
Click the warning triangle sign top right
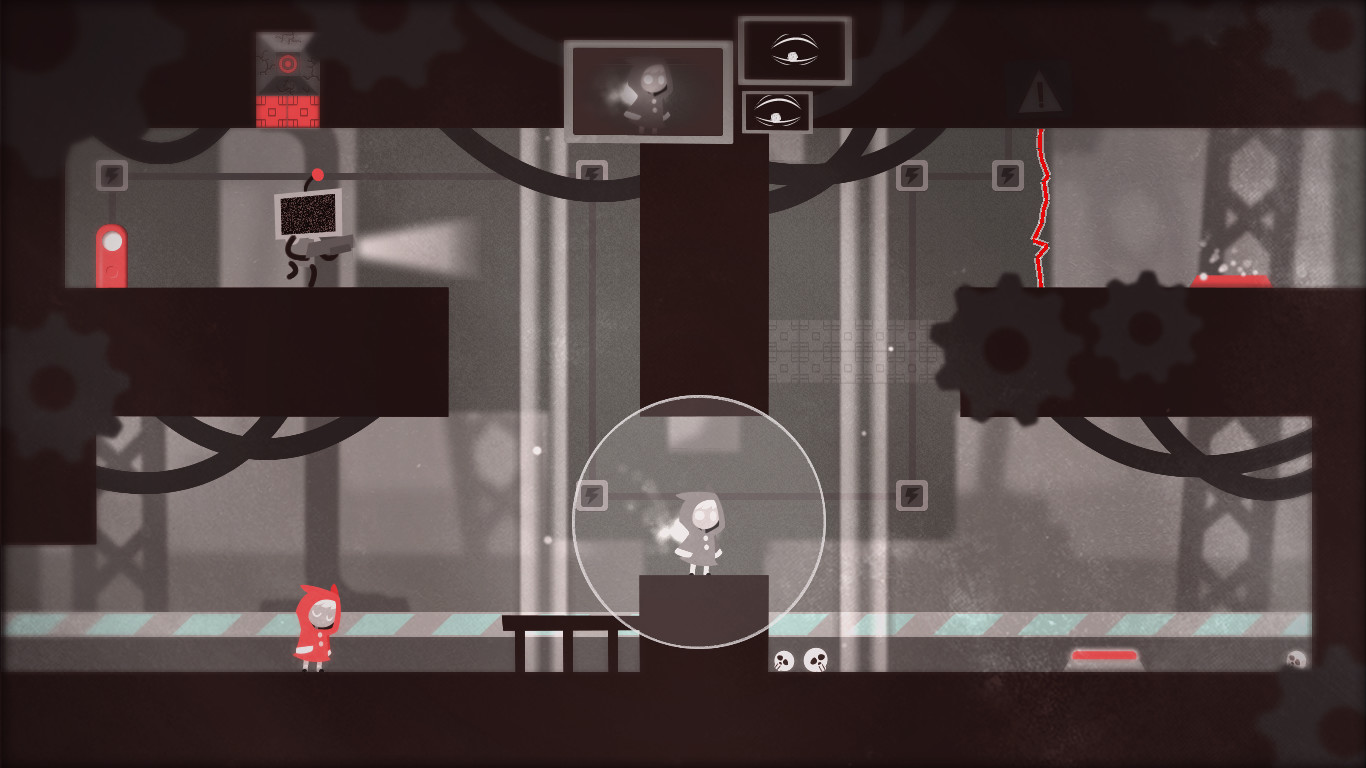point(1040,95)
